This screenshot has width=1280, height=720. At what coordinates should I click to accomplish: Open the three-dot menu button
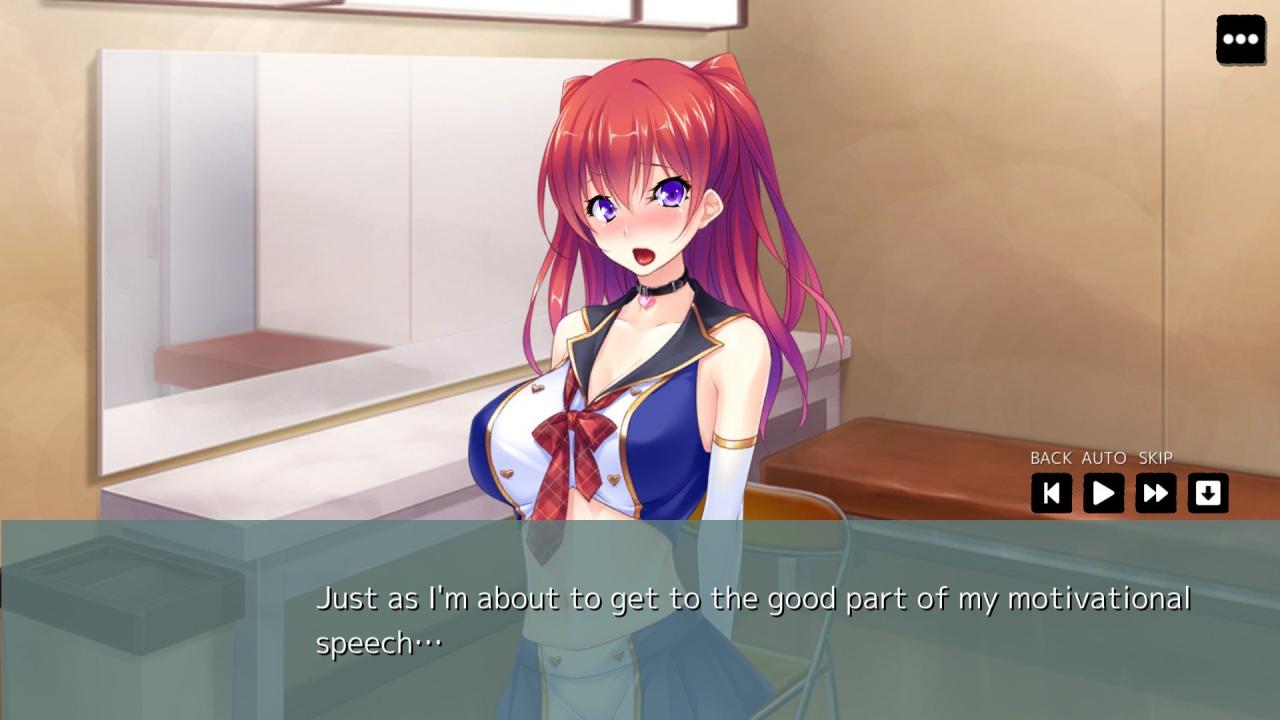[x=1240, y=40]
